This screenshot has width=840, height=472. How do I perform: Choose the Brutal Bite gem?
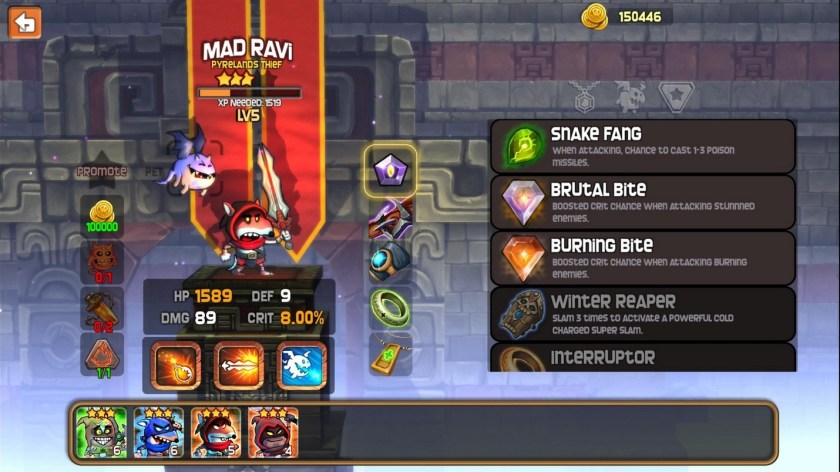pyautogui.click(x=642, y=202)
